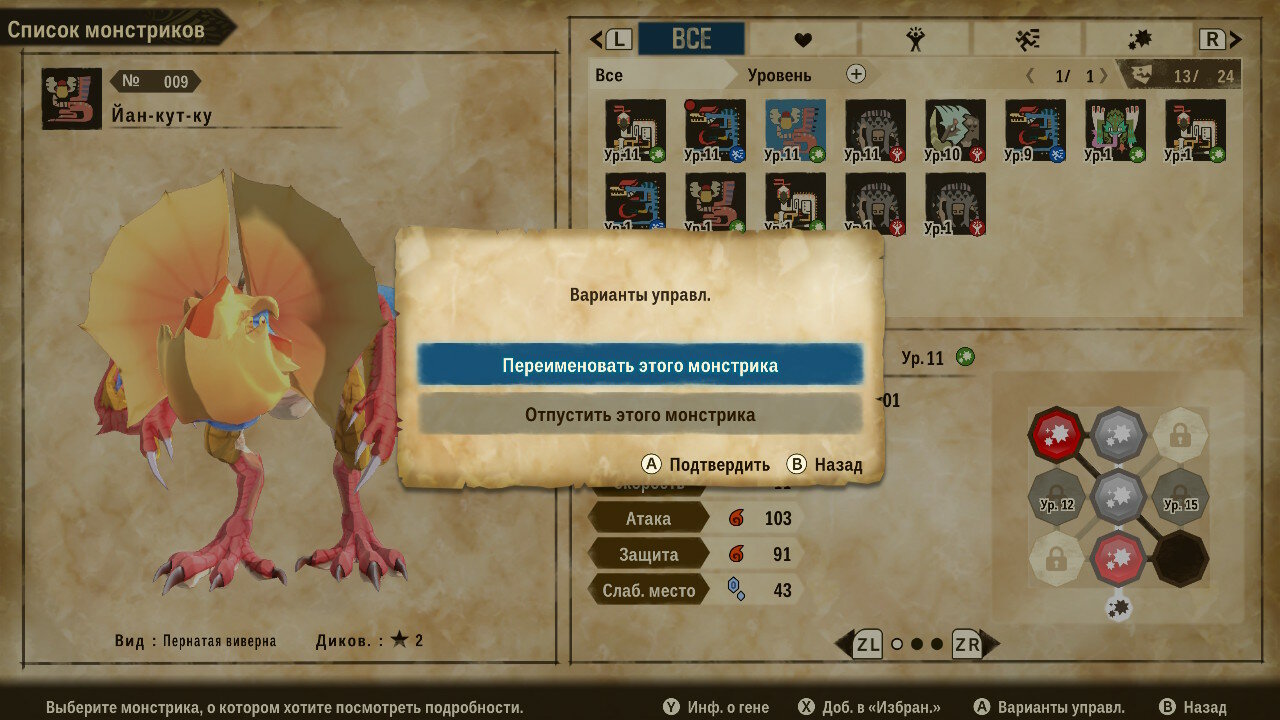Go to the next monster list page
The width and height of the screenshot is (1280, 720).
(1102, 75)
